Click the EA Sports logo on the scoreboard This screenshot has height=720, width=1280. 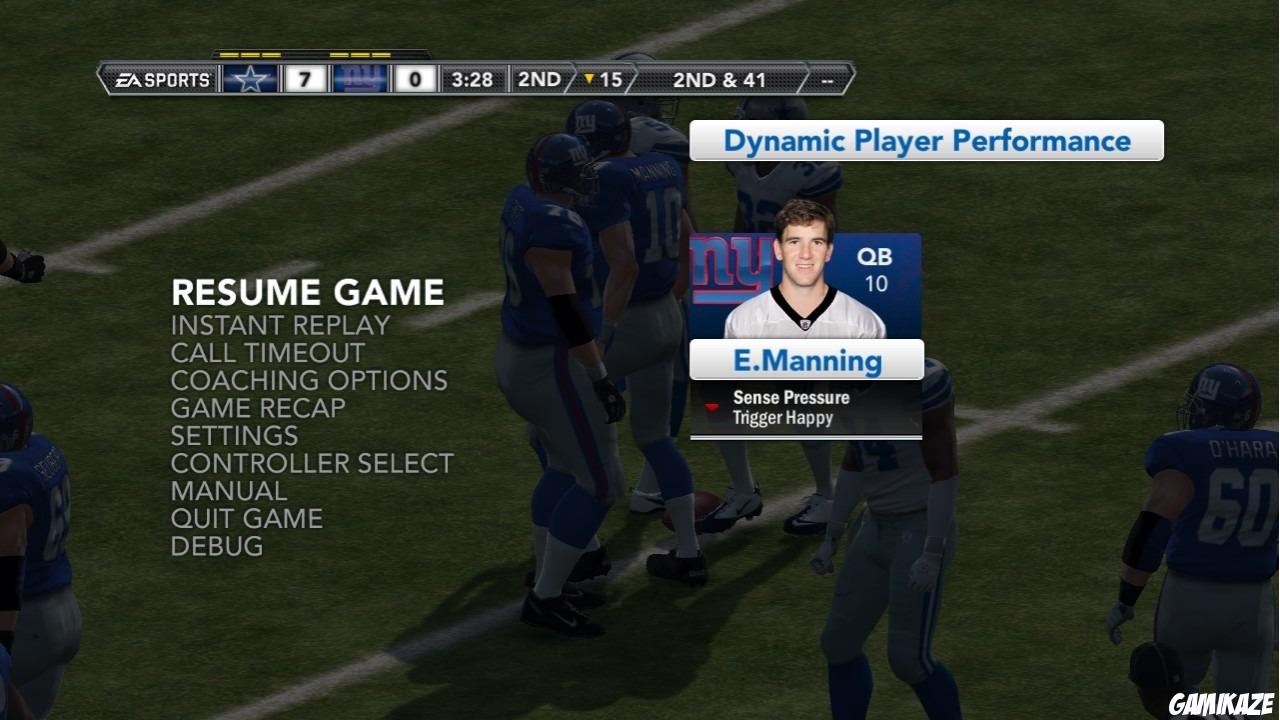(163, 78)
